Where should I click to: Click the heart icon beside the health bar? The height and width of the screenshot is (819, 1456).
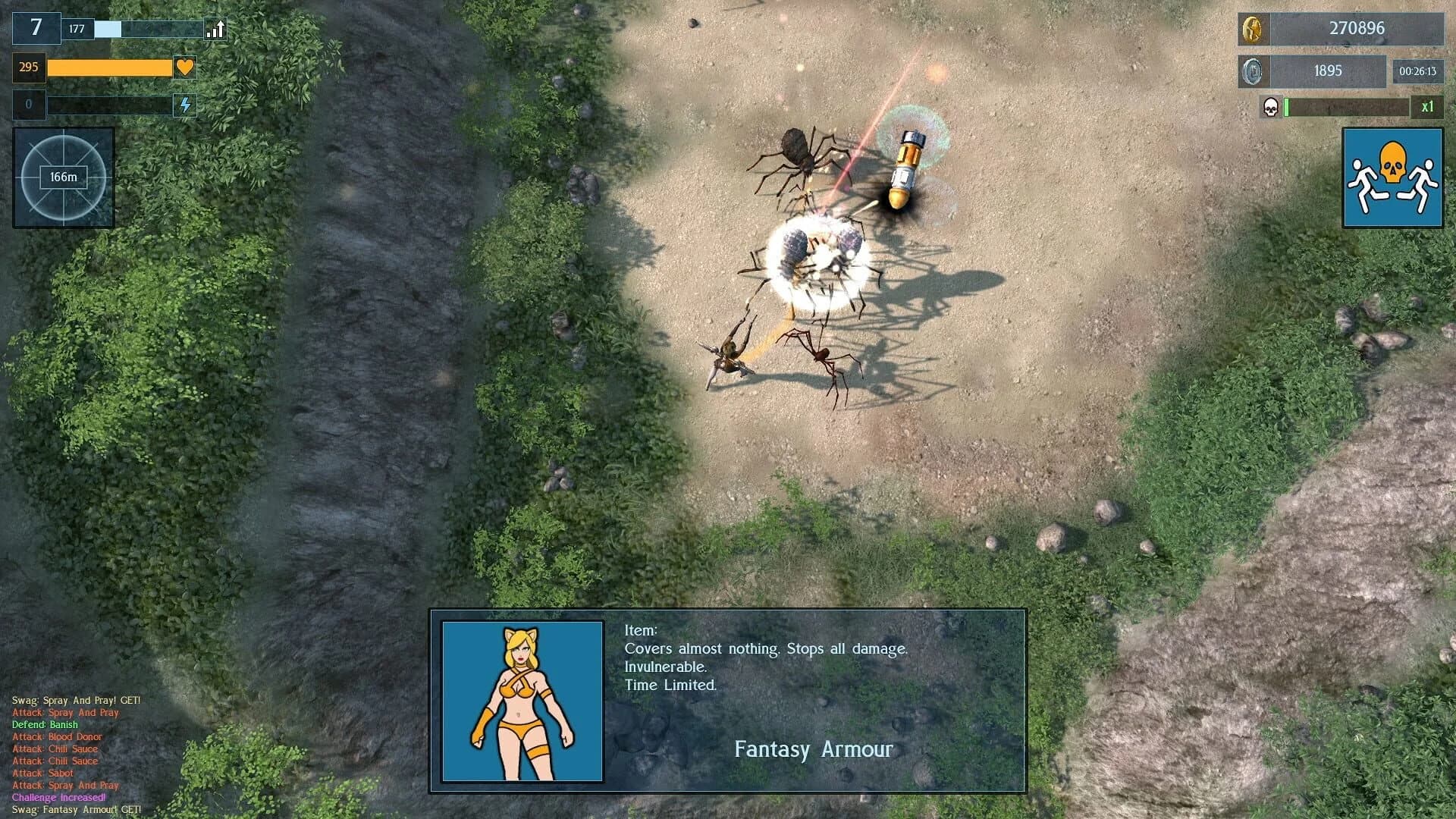coord(184,68)
